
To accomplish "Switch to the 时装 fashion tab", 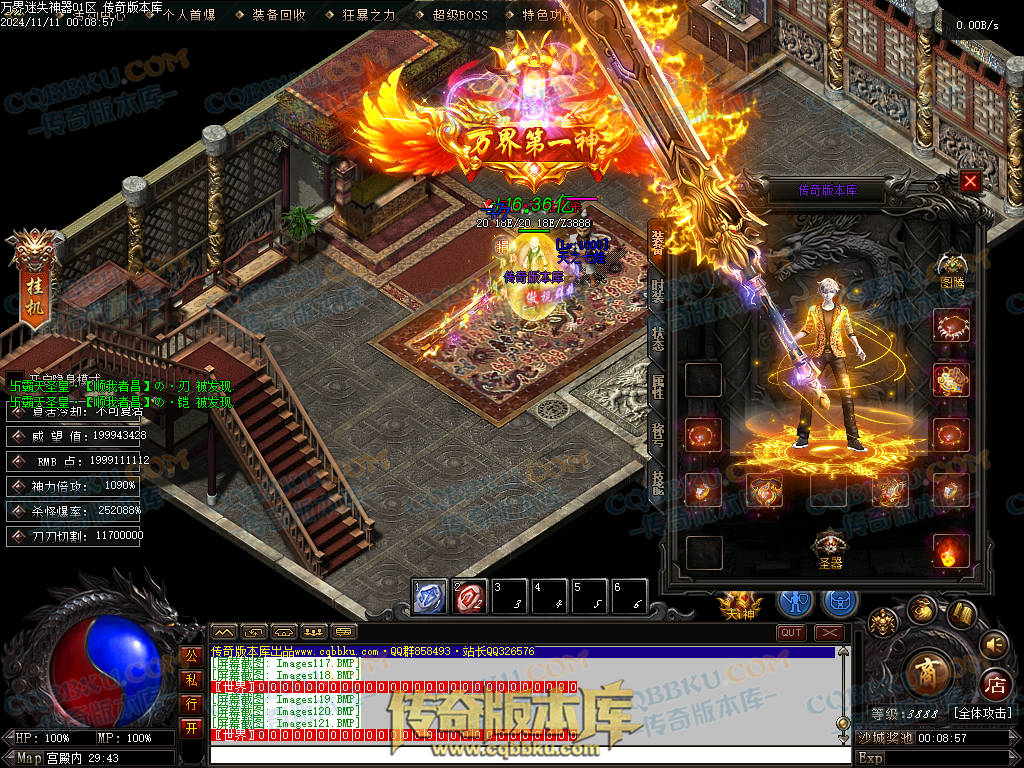I will pyautogui.click(x=657, y=290).
